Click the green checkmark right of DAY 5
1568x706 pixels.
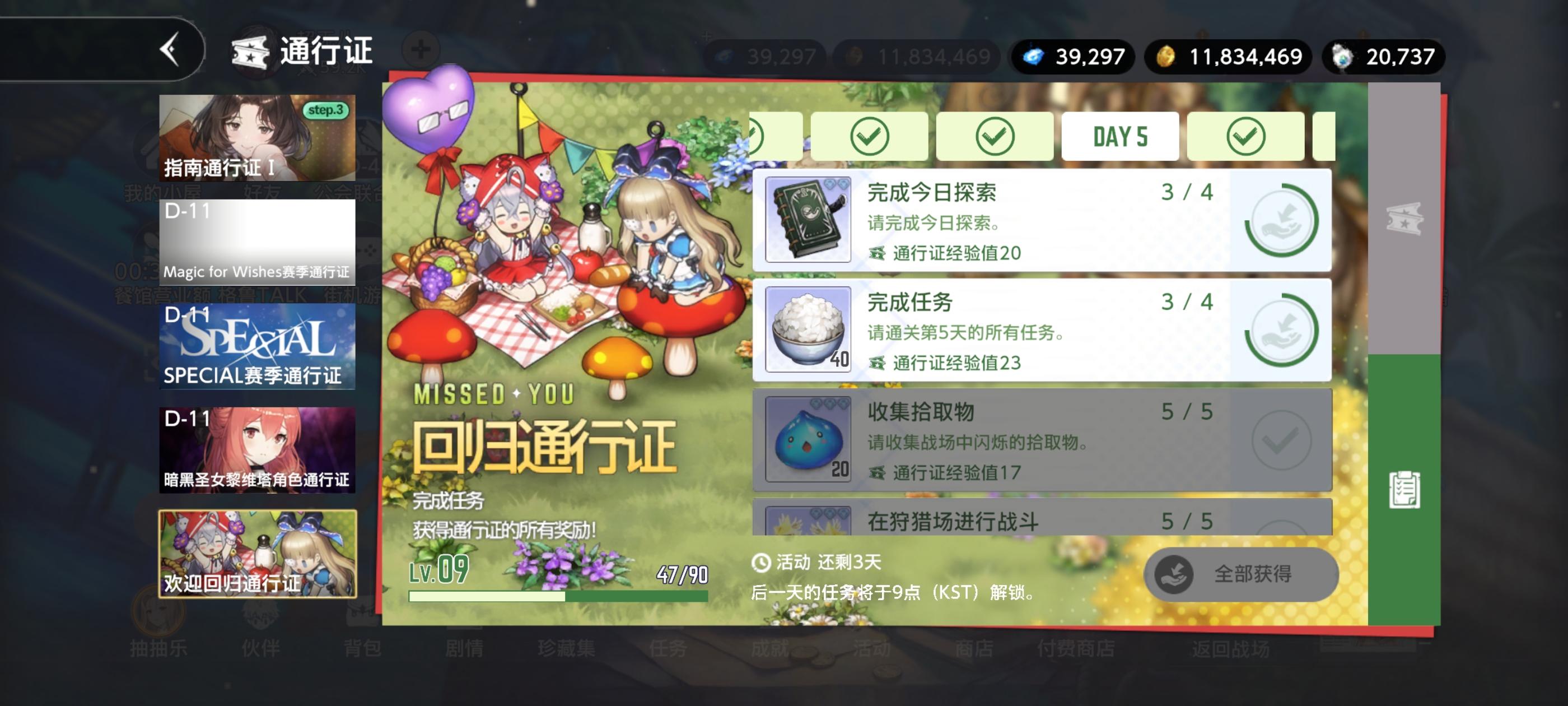pos(1247,135)
